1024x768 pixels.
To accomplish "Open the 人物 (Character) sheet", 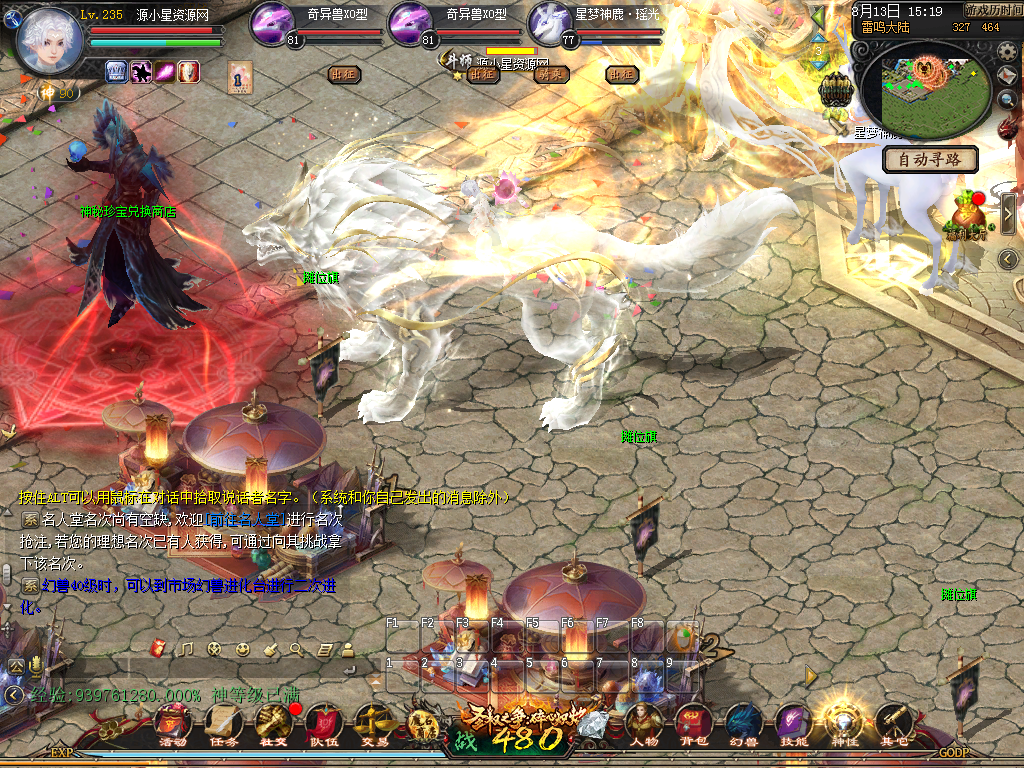I will 641,724.
